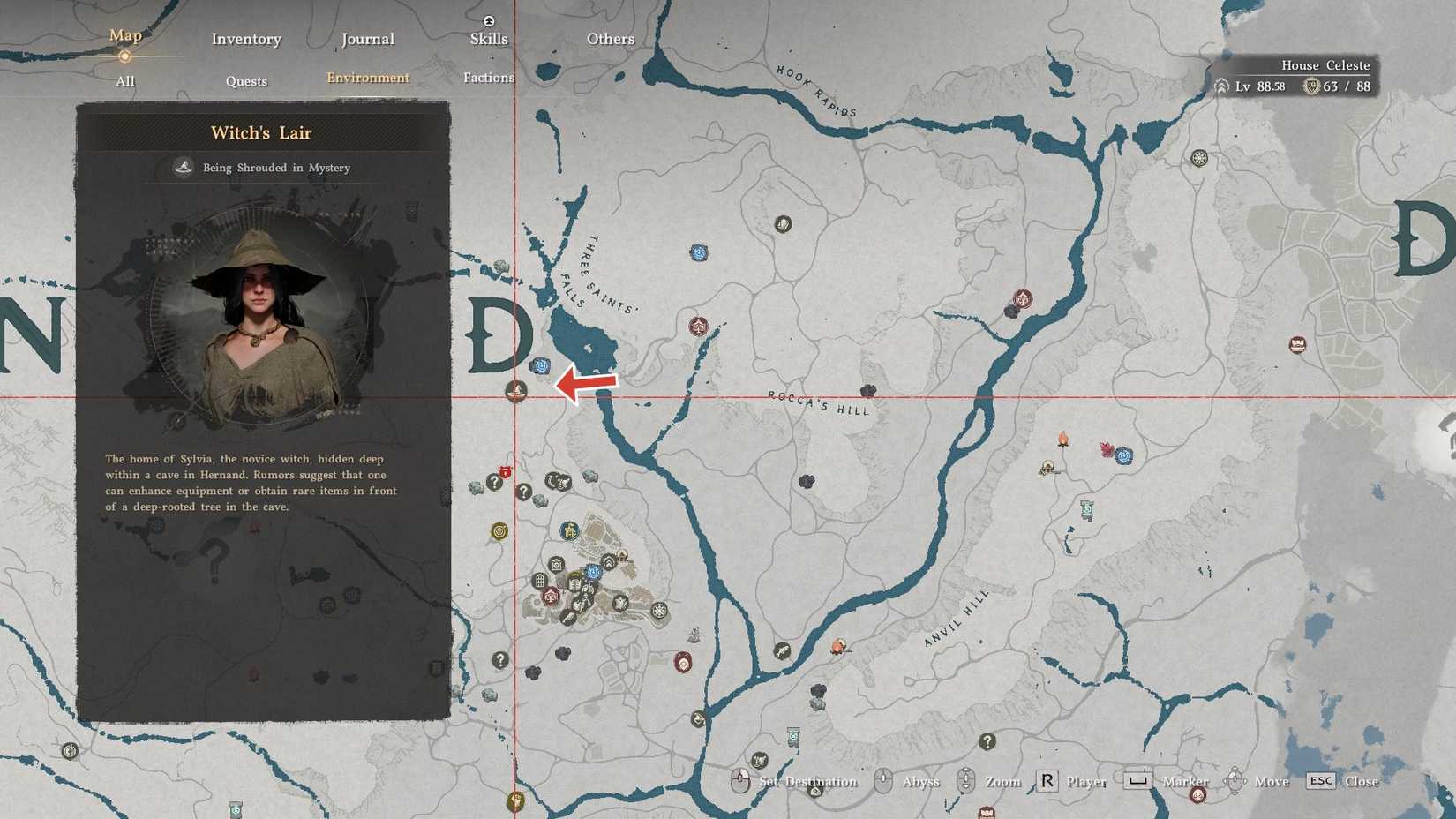Open the Factions sub-tab
This screenshot has width=1456, height=819.
pos(488,78)
